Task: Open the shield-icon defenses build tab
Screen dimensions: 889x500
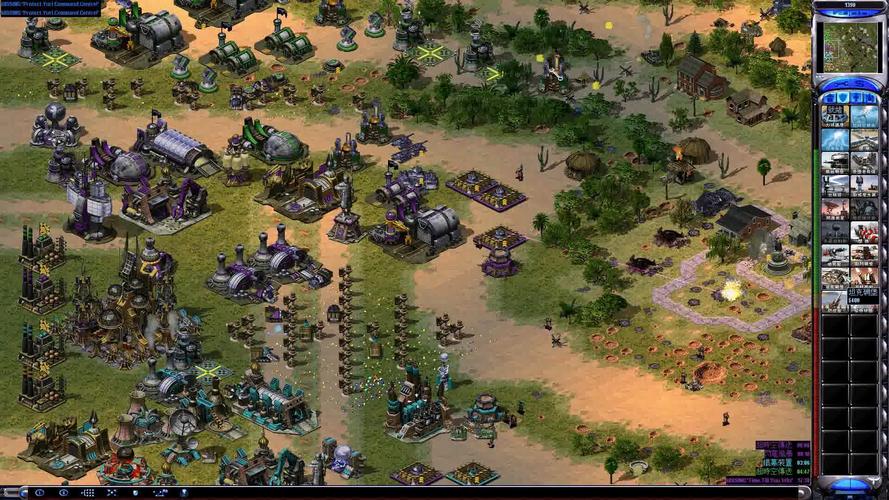Action: pos(843,96)
